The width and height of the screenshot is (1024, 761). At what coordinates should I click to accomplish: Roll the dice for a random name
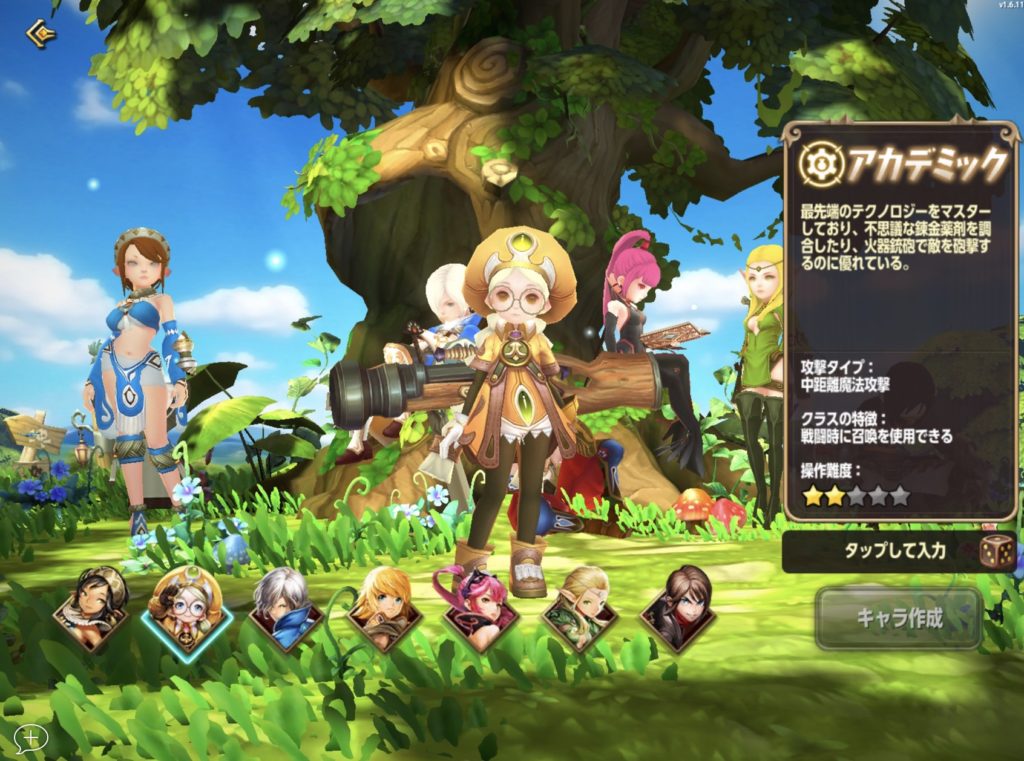(x=997, y=551)
